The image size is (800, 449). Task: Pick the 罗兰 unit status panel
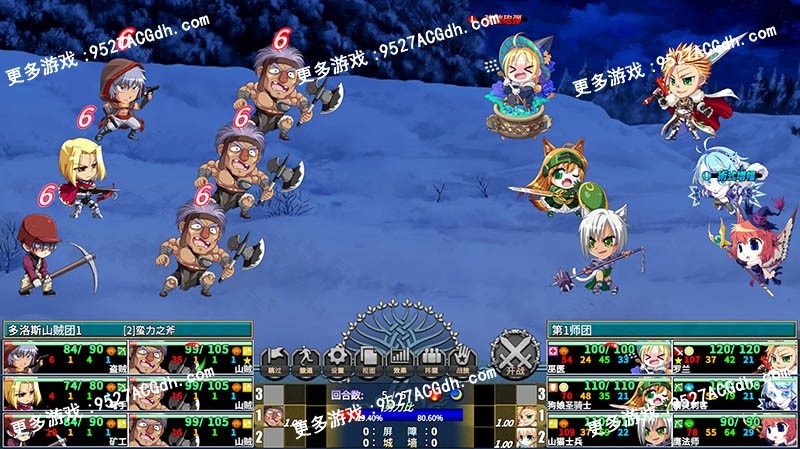click(x=735, y=357)
